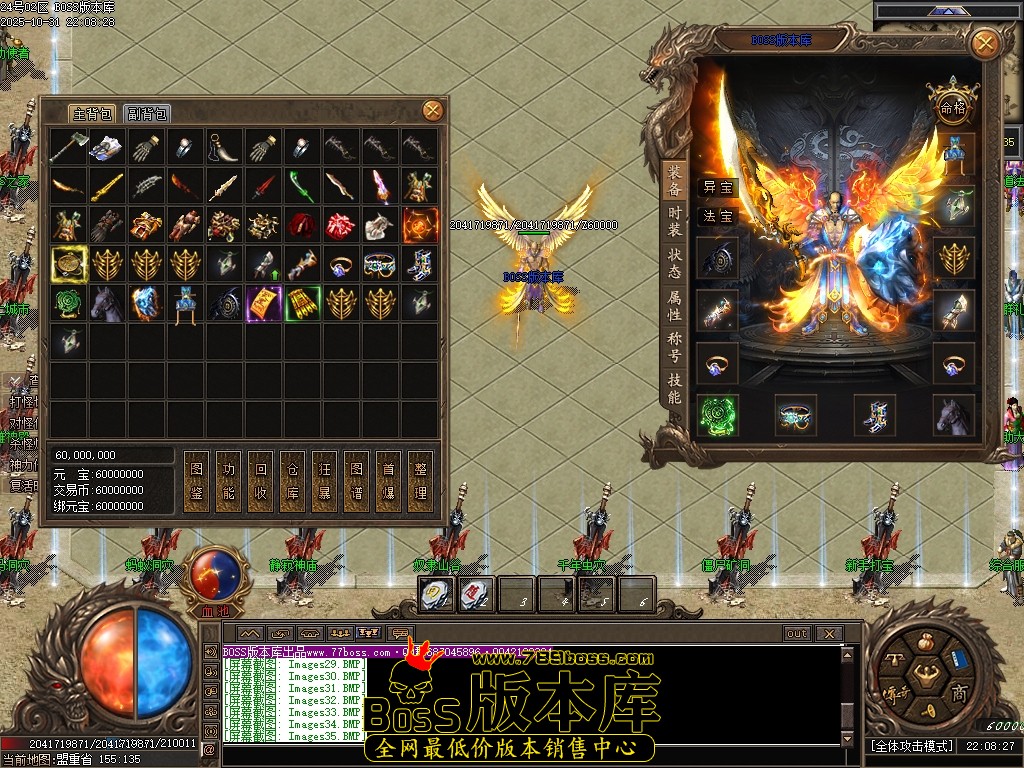Switch to the 副背包 secondary bag tab
Screen dimensions: 1024x768
(x=147, y=113)
